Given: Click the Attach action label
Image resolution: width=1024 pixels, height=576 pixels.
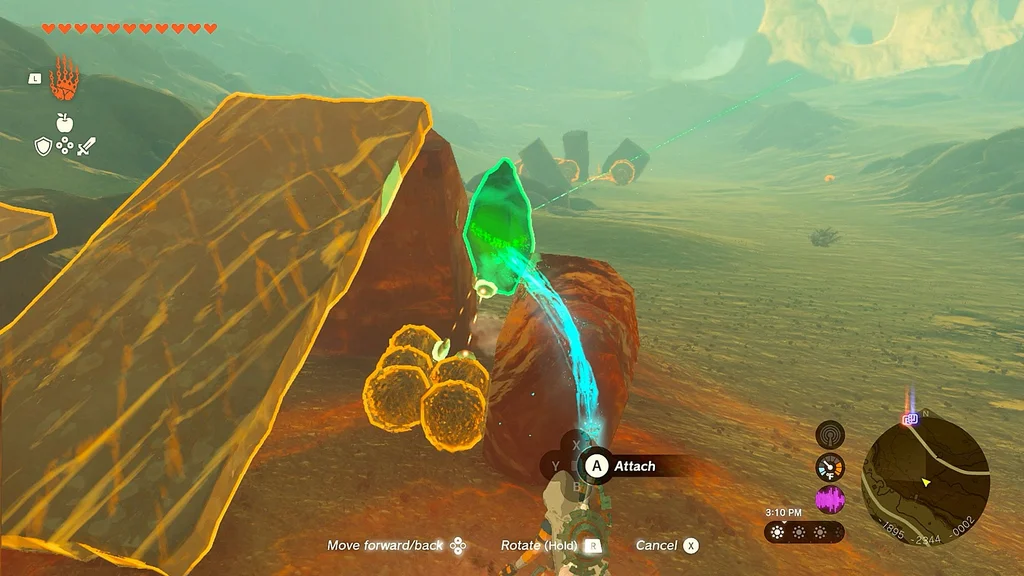Looking at the screenshot, I should coord(634,466).
